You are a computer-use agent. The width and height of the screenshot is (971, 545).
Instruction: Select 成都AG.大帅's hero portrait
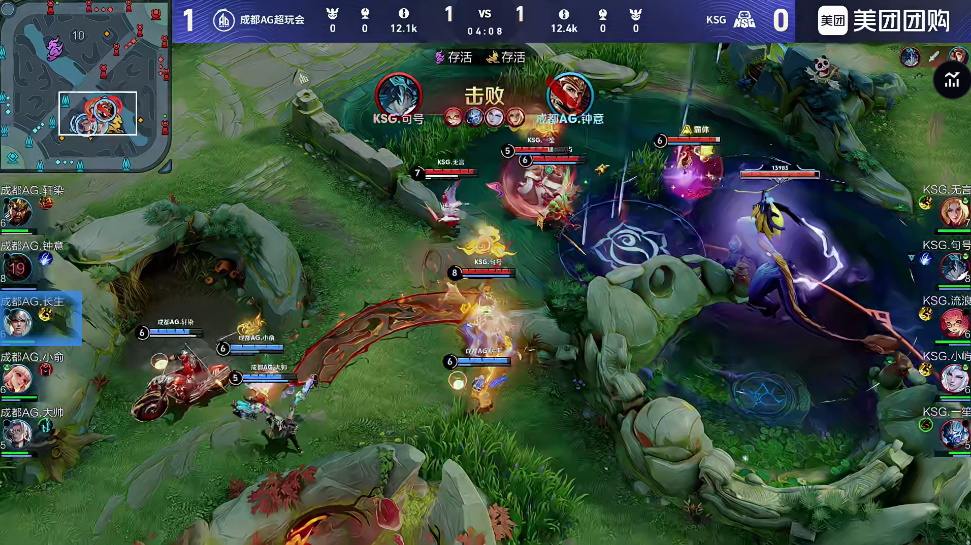[x=17, y=432]
